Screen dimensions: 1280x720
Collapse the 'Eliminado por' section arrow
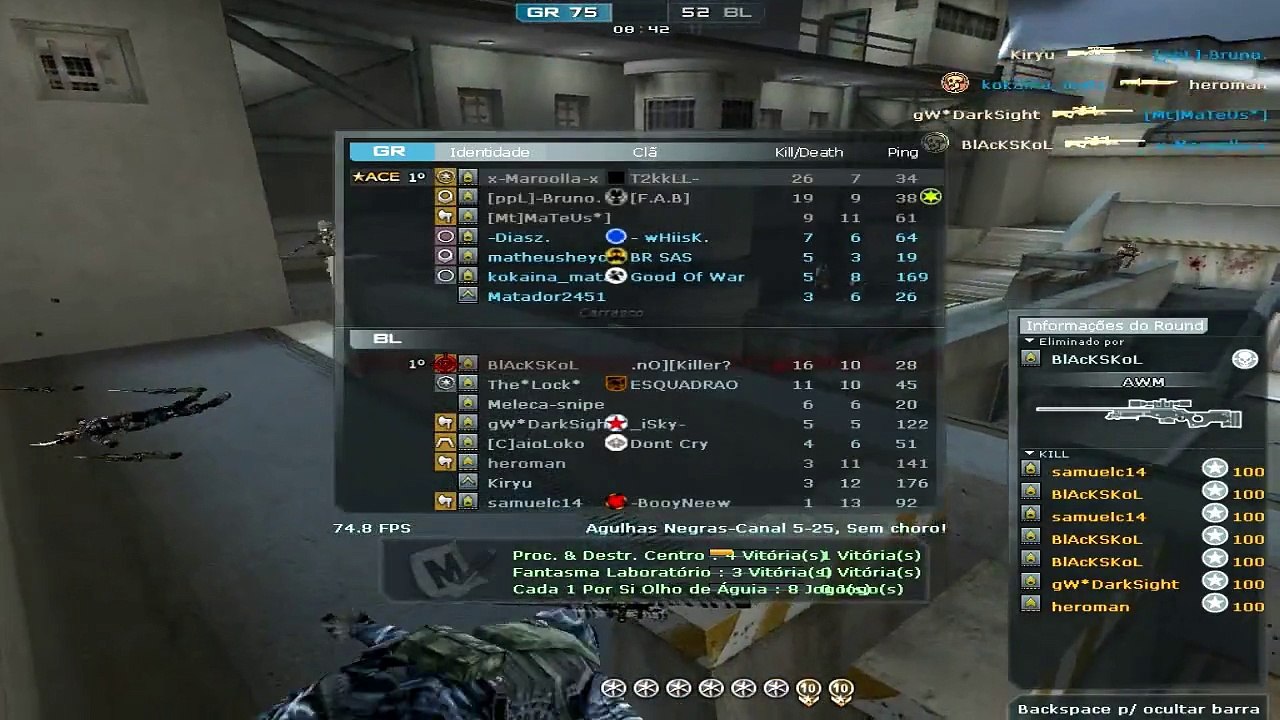(x=1029, y=341)
